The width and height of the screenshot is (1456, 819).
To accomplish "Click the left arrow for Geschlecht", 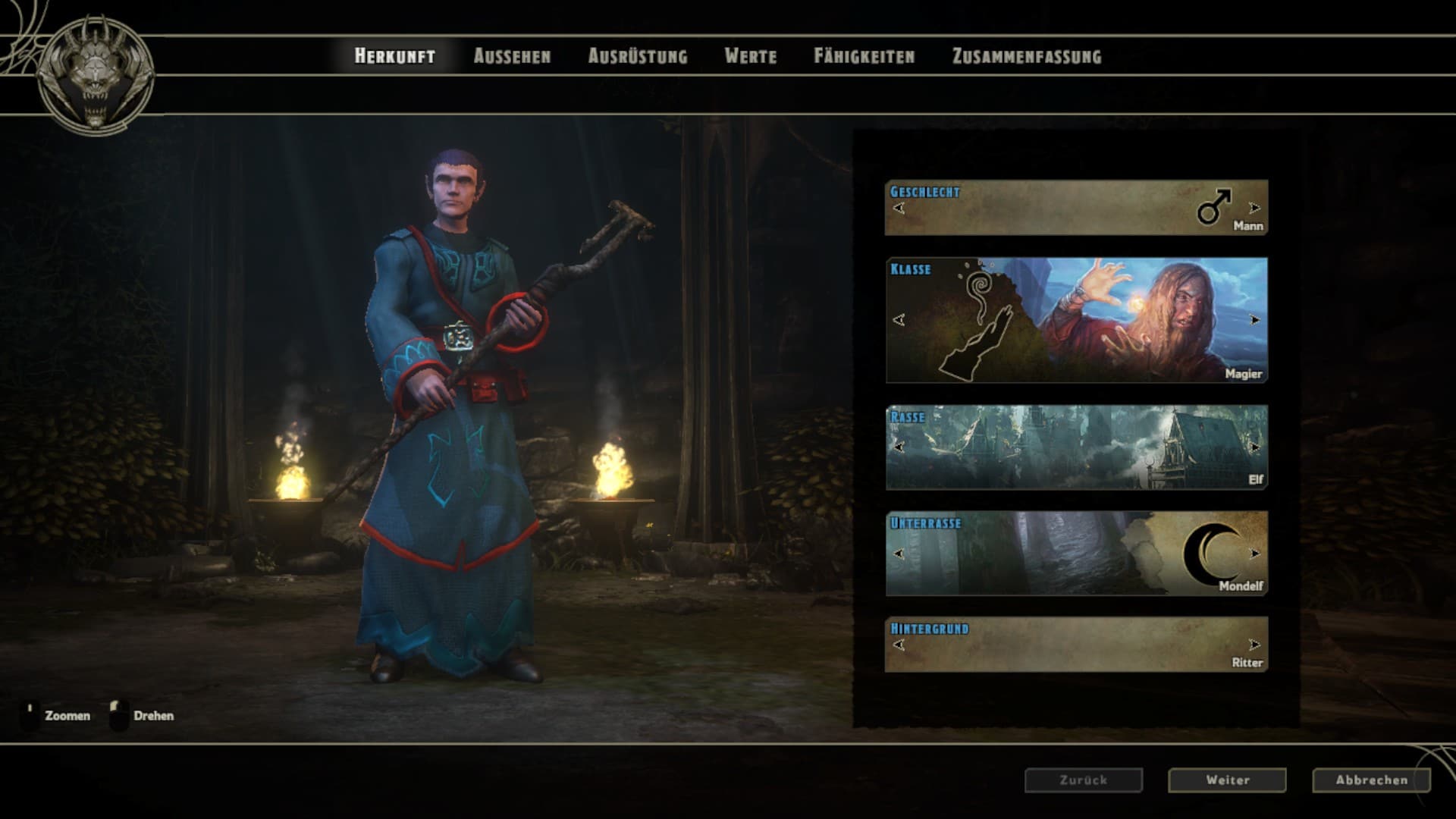I will click(x=899, y=208).
